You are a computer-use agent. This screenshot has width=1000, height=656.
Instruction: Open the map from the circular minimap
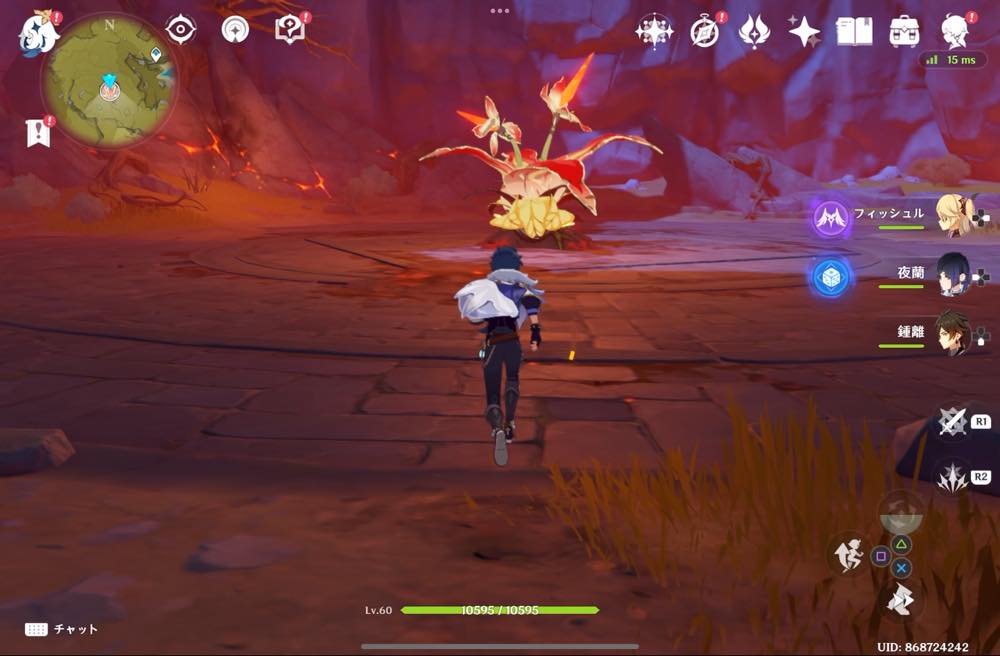click(109, 82)
